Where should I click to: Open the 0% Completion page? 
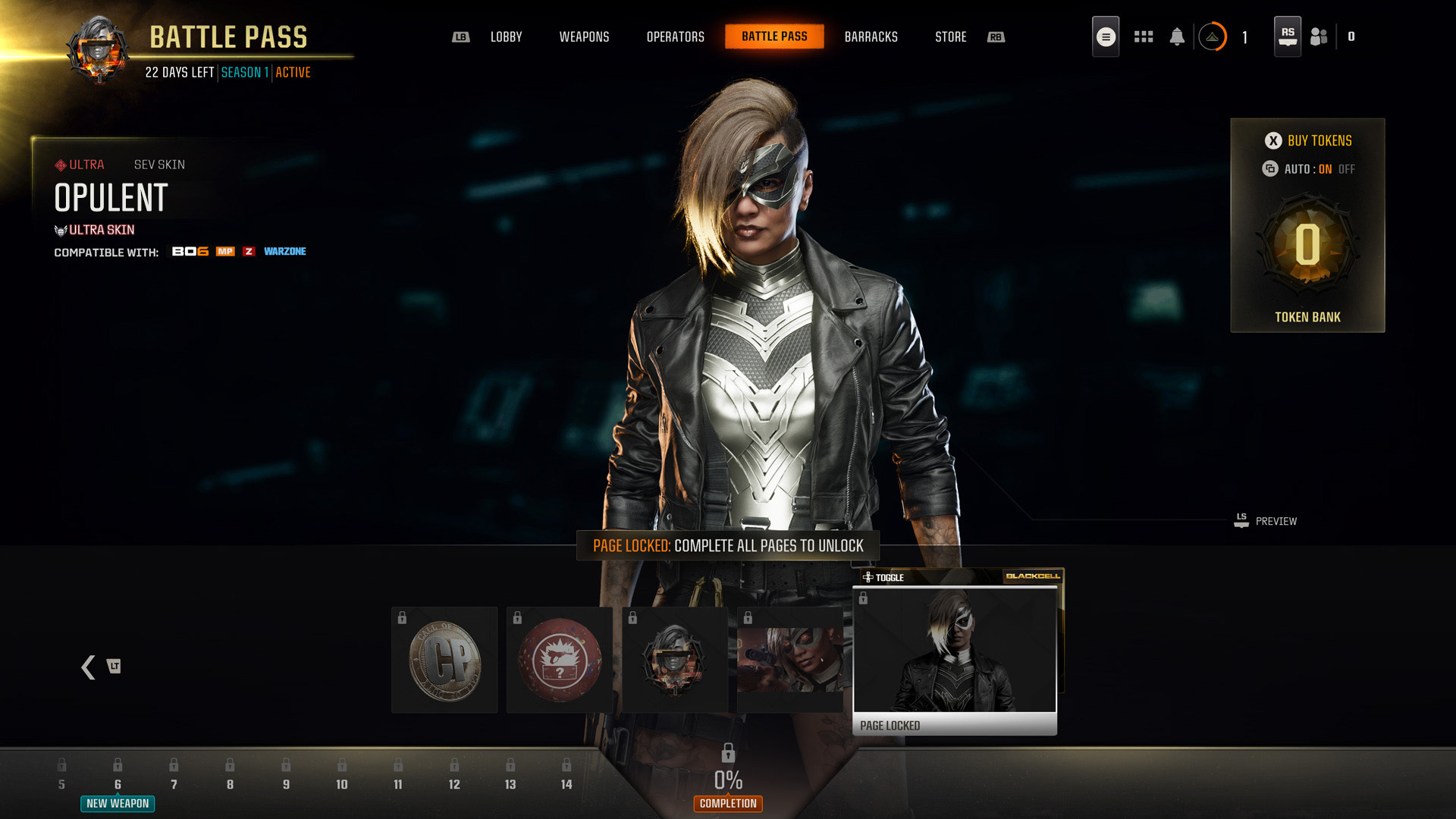[728, 781]
